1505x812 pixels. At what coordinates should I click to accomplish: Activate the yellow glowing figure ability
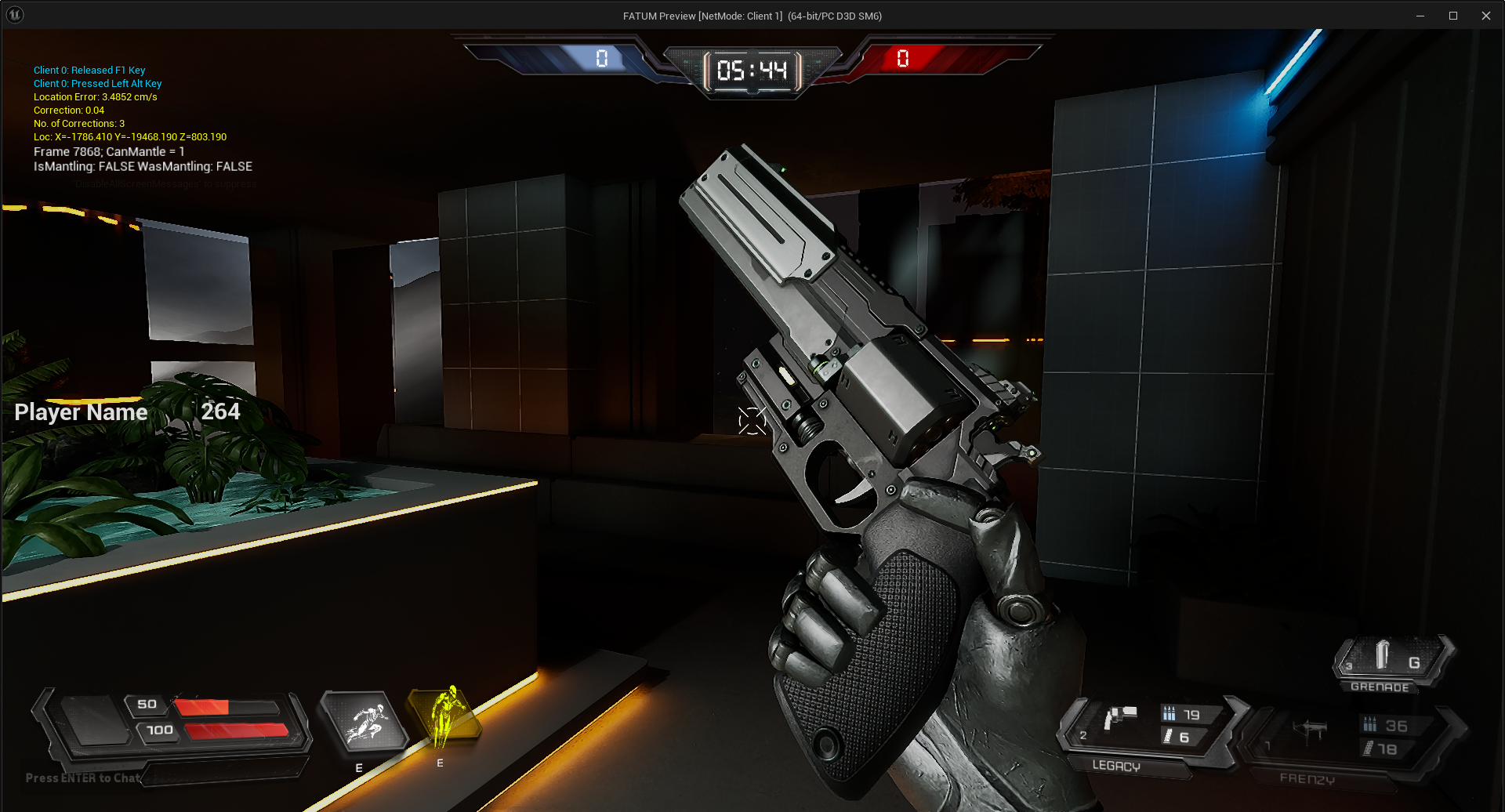click(x=444, y=716)
